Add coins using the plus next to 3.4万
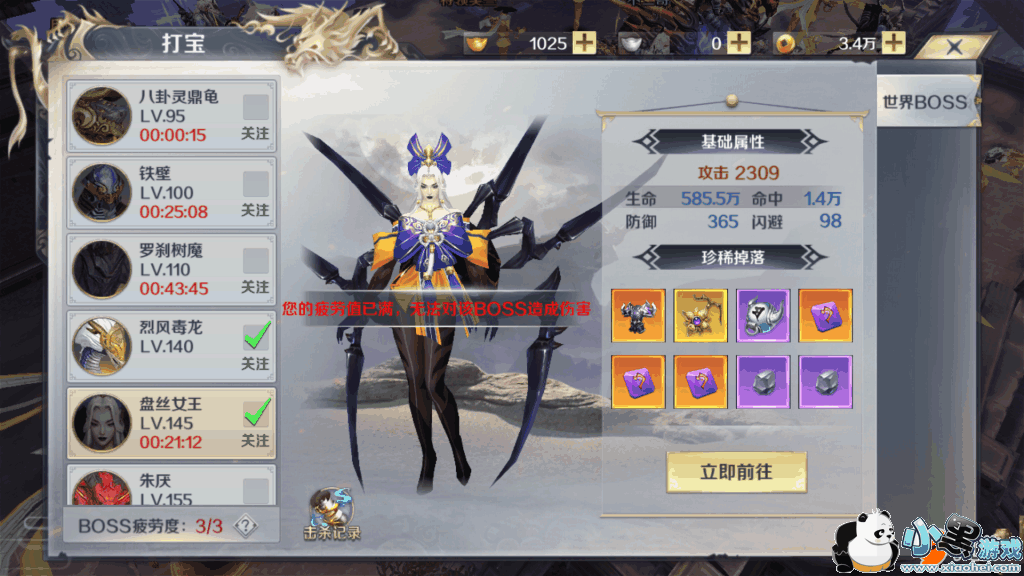 tap(893, 43)
